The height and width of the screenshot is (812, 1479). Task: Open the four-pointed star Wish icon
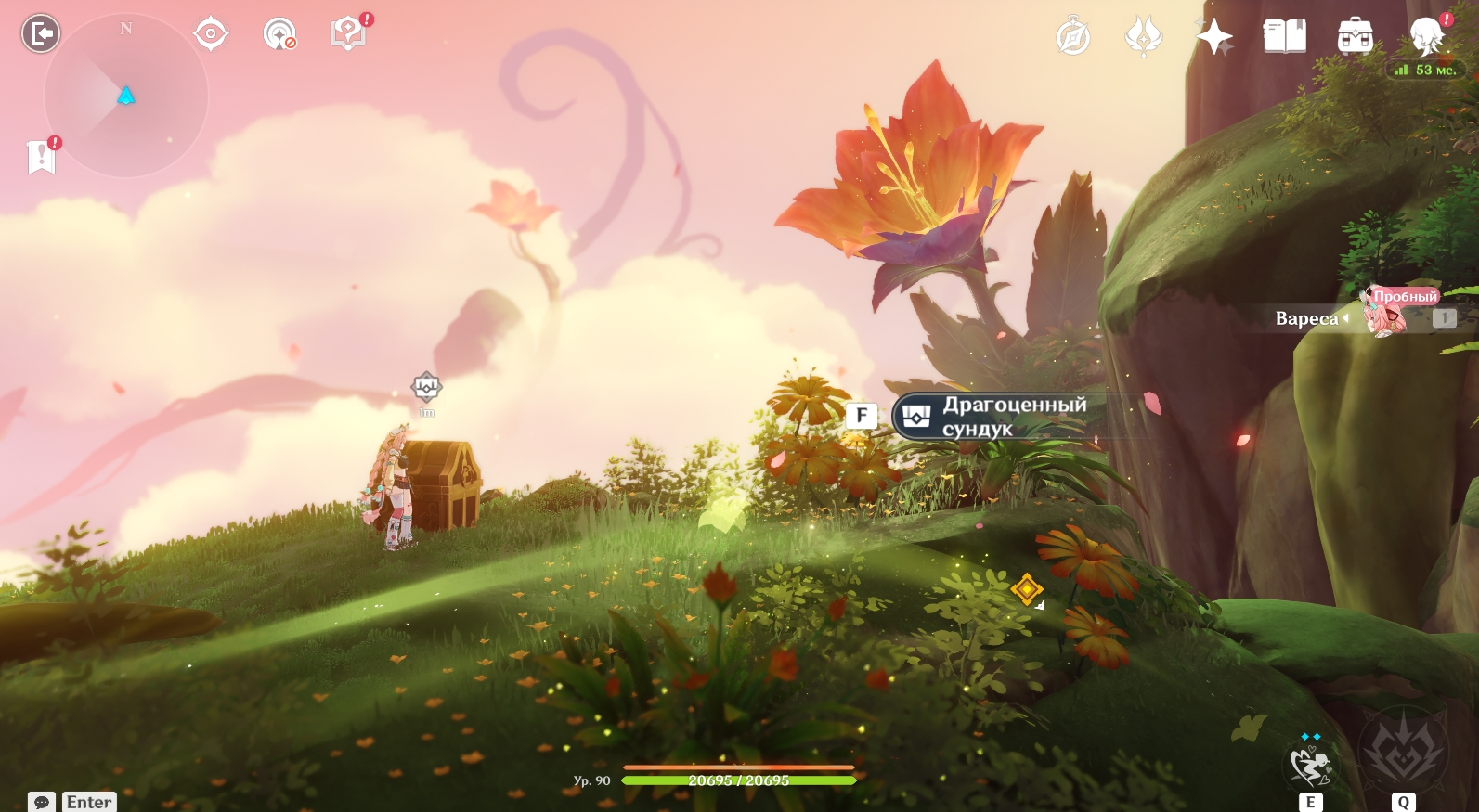[x=1214, y=37]
